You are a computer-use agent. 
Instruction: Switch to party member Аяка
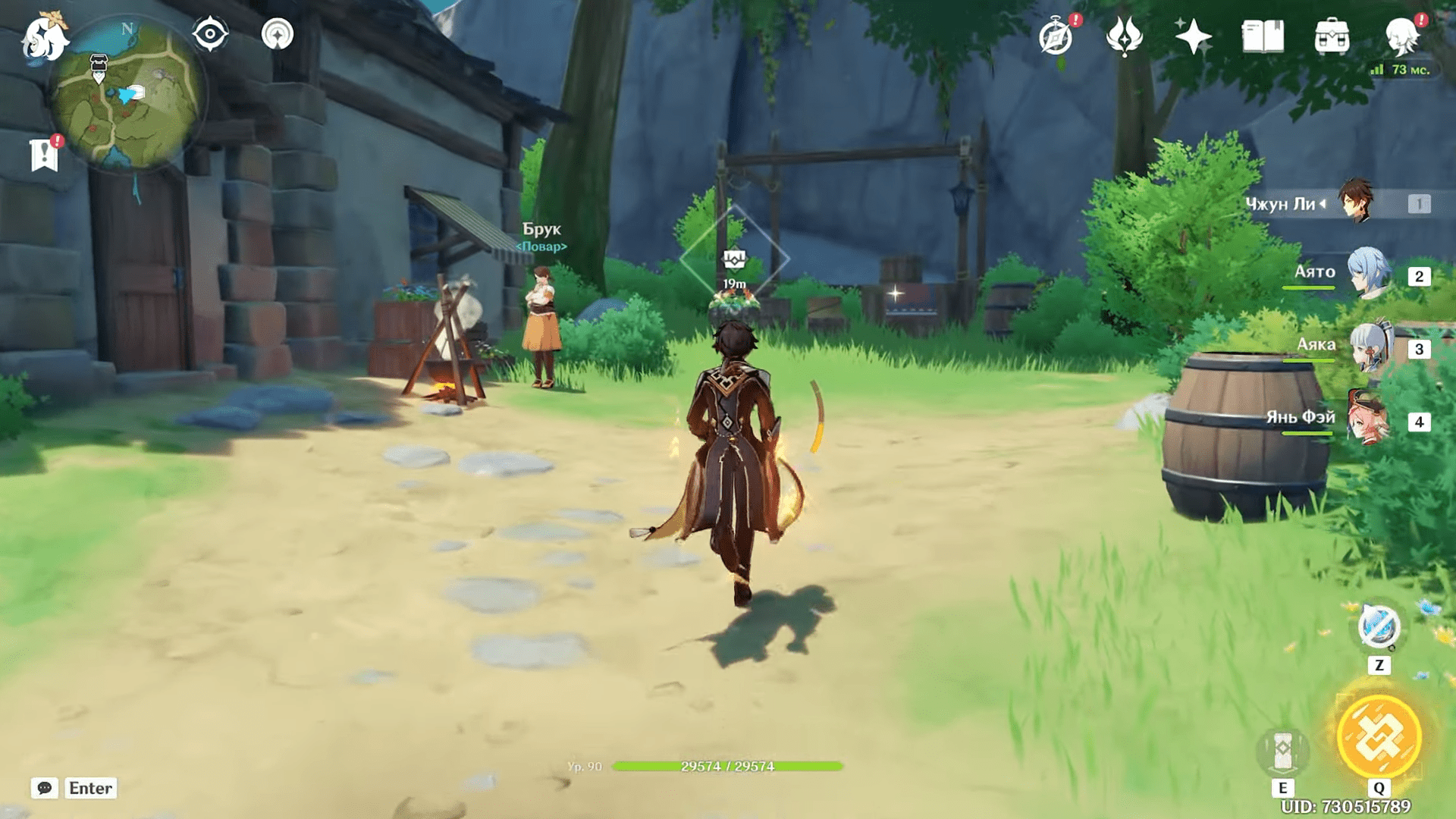click(1369, 347)
